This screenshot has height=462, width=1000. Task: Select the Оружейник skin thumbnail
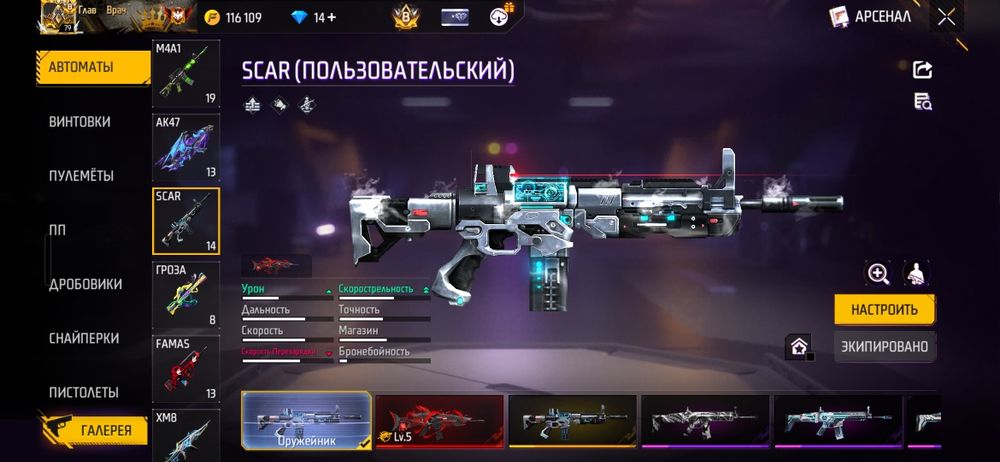306,419
